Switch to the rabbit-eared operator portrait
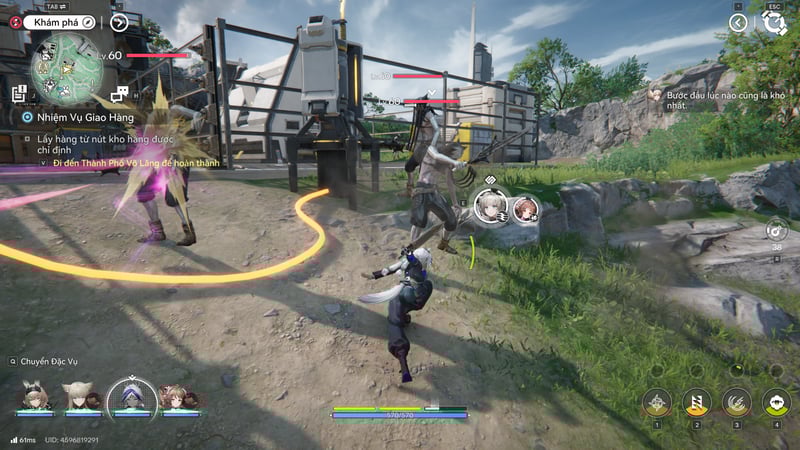The width and height of the screenshot is (800, 450). click(x=32, y=396)
